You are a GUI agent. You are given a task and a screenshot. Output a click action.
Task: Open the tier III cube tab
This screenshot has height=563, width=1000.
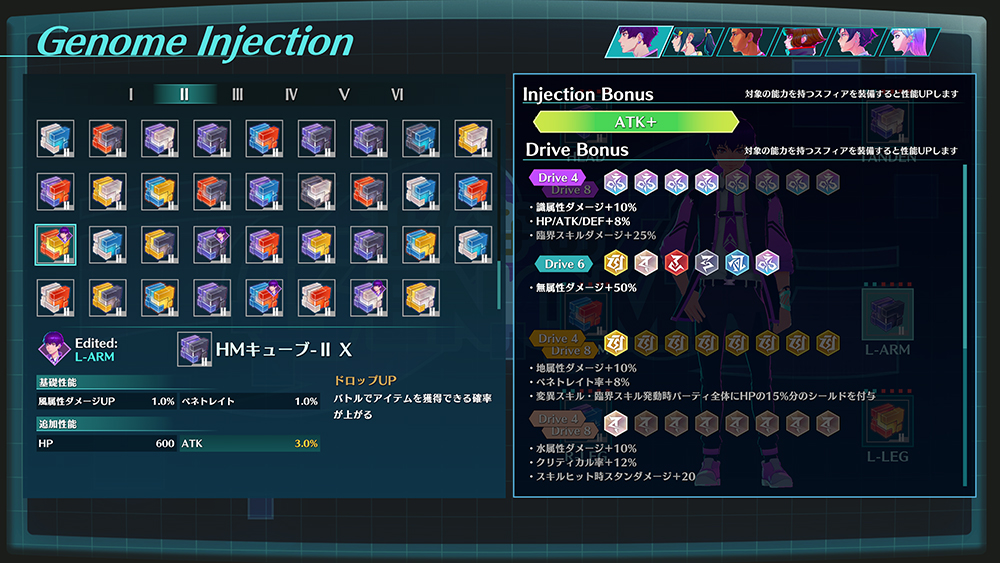238,95
